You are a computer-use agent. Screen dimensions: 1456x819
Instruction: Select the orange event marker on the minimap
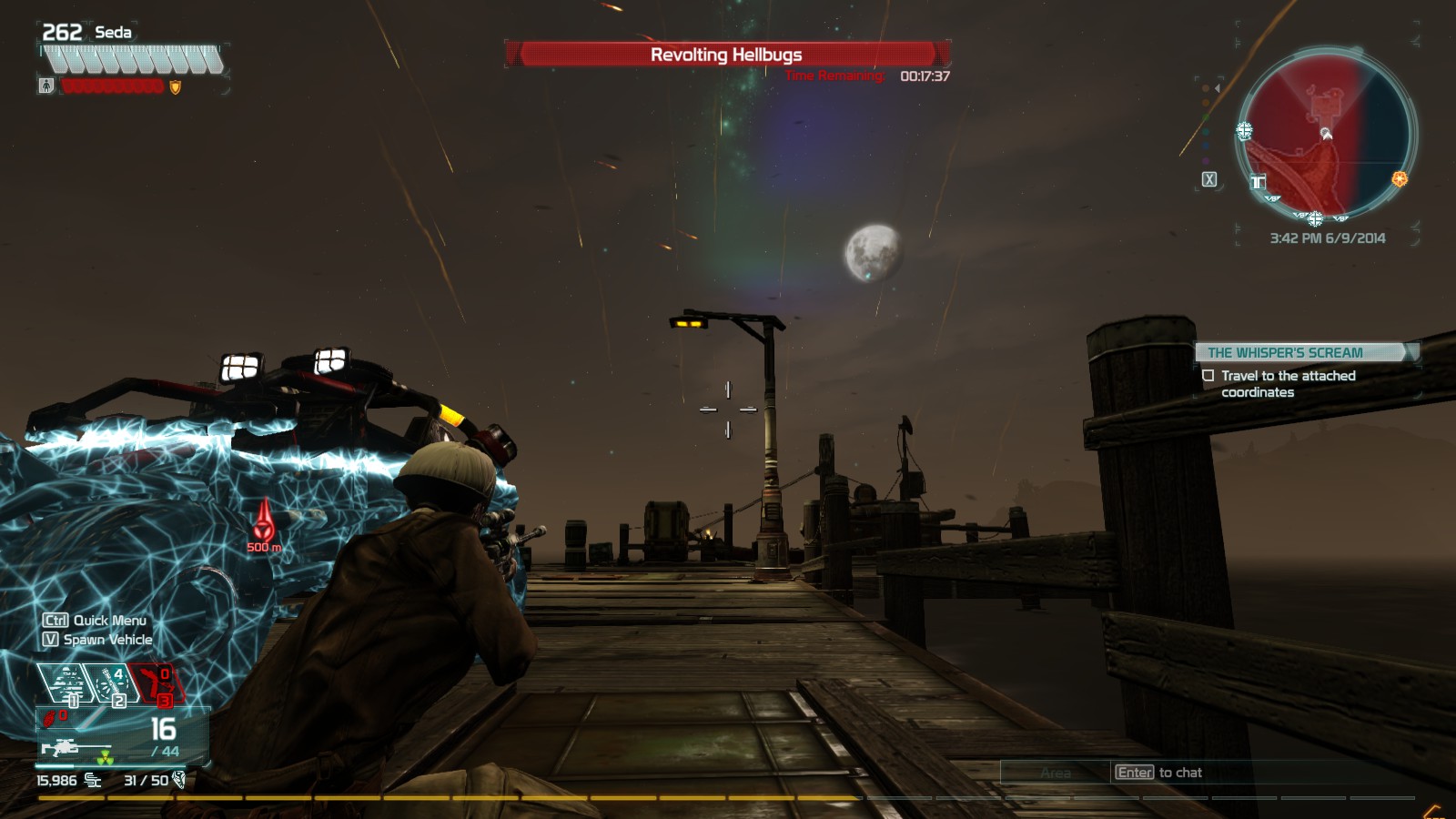pos(1400,179)
